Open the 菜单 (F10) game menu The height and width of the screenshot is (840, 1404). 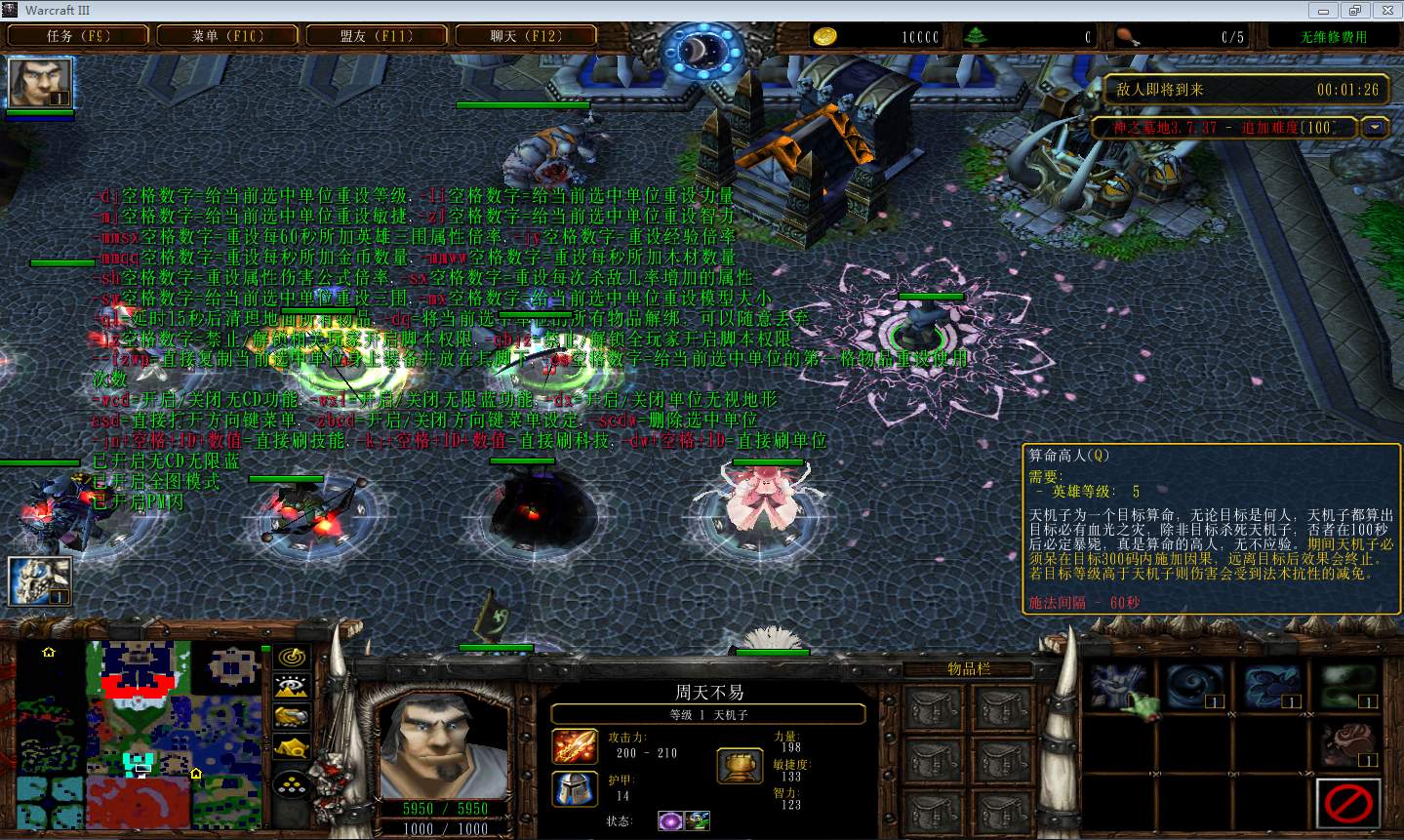coord(227,36)
